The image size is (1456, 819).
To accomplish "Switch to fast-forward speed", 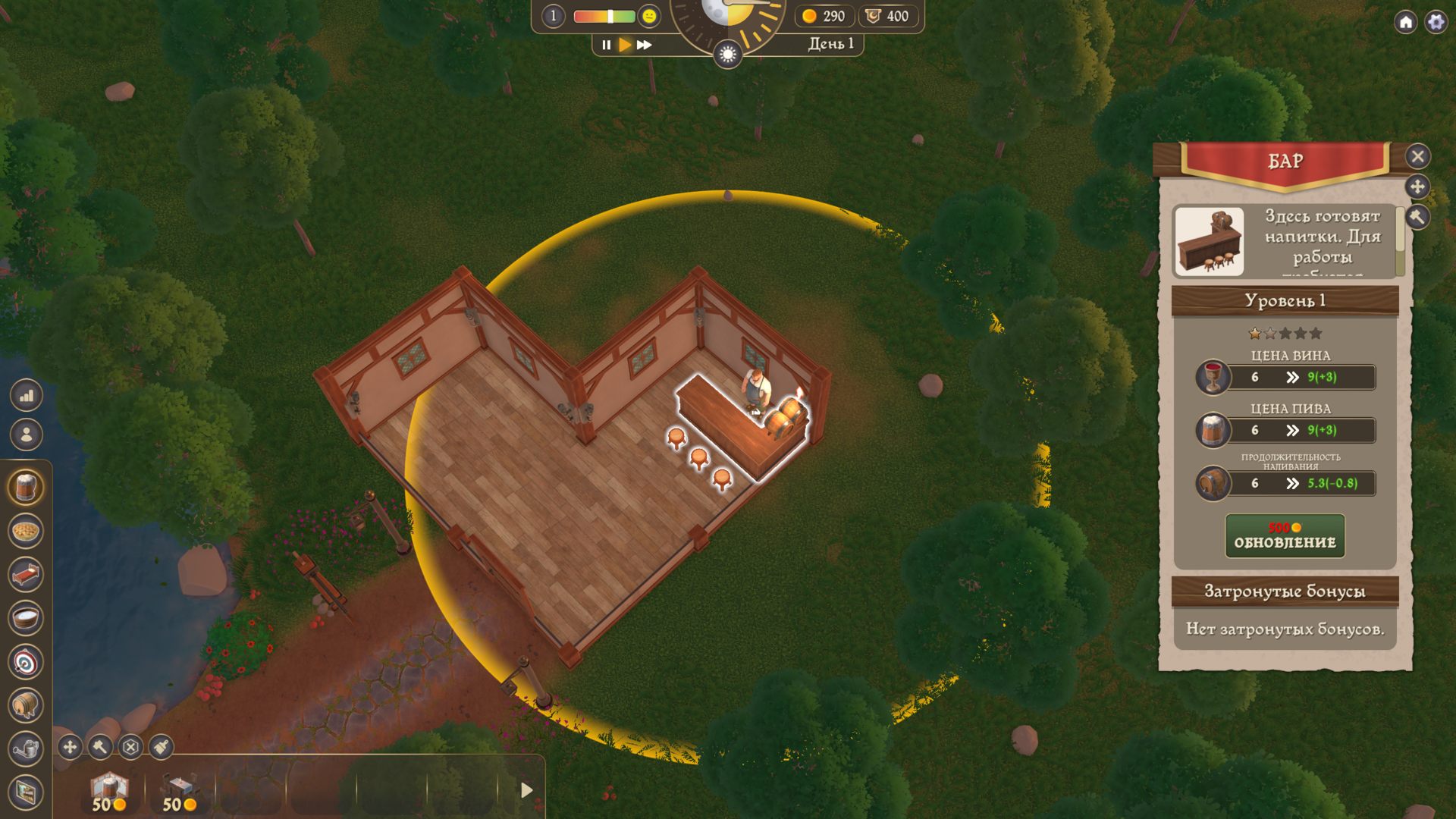I will click(x=645, y=45).
